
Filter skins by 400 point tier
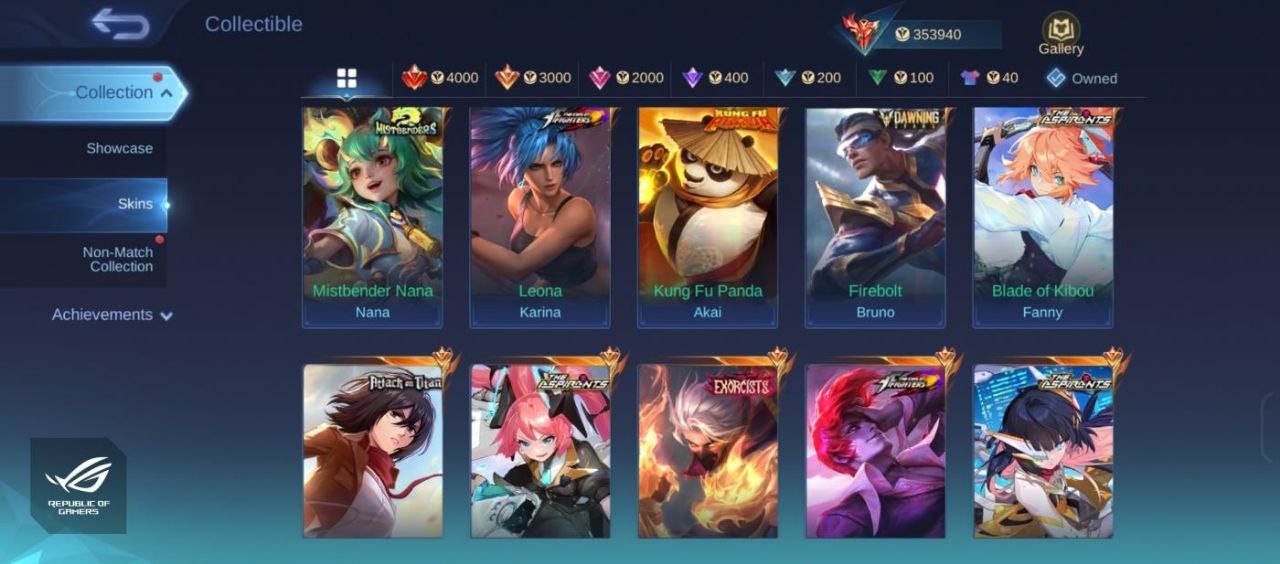[715, 78]
